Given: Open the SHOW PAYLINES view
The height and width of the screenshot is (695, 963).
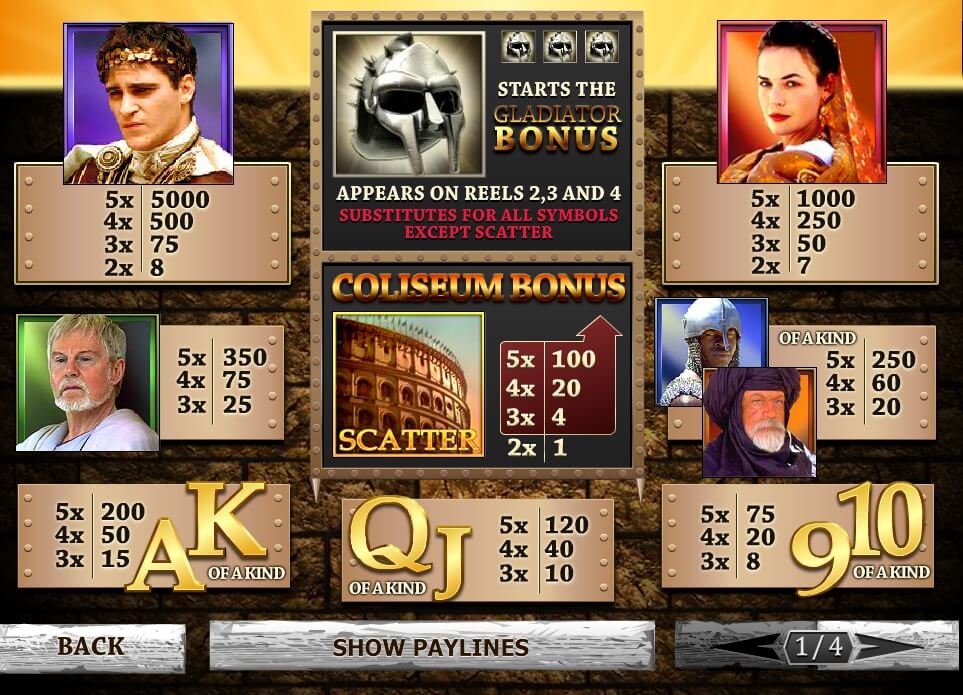Looking at the screenshot, I should click(x=431, y=647).
